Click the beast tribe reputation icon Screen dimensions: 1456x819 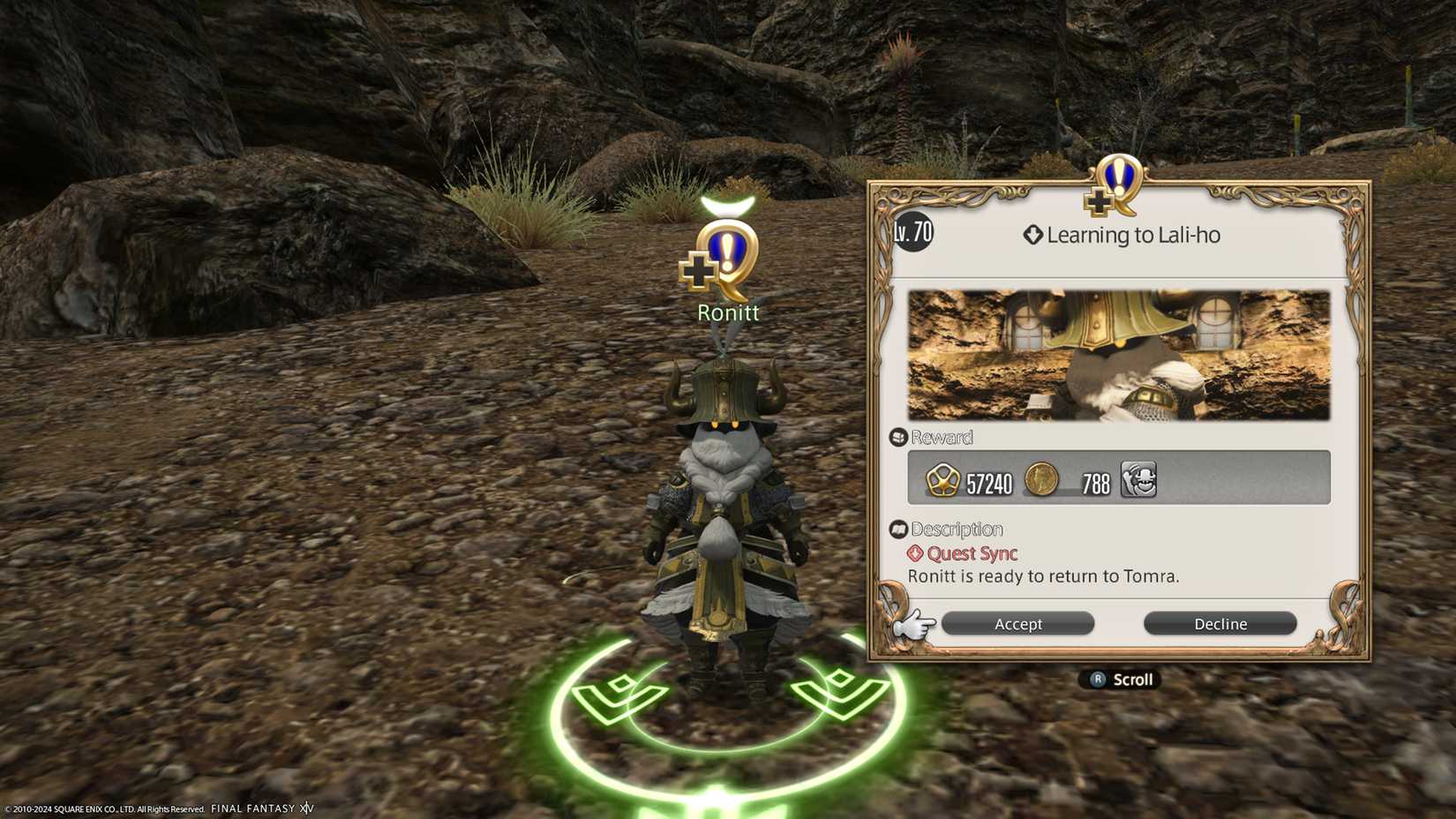[x=1139, y=479]
